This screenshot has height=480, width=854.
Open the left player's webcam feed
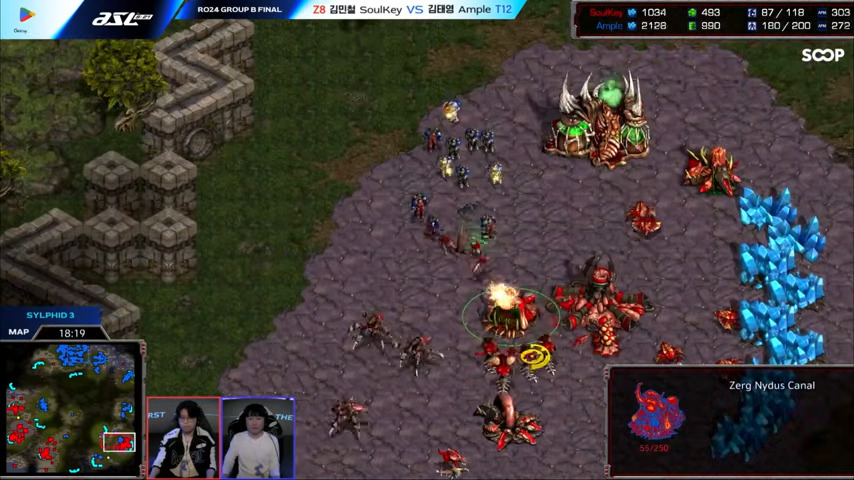tap(183, 437)
